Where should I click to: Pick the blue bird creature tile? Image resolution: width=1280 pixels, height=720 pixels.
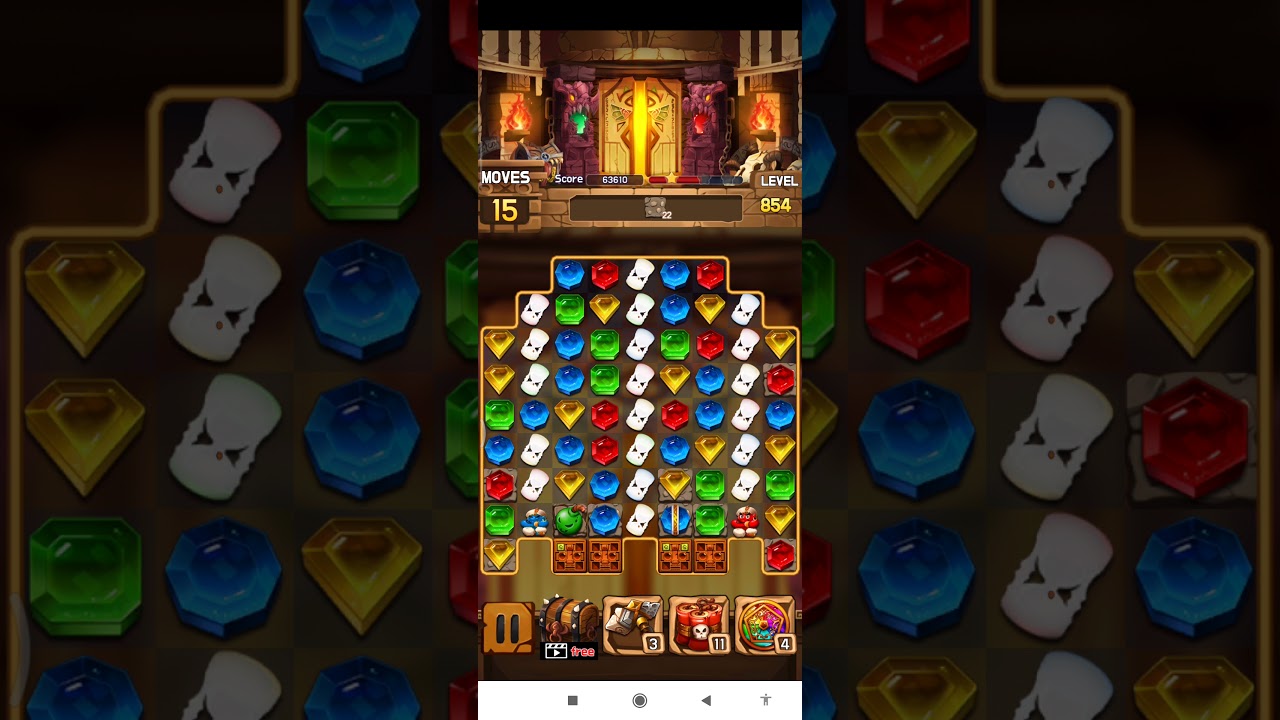(x=534, y=521)
